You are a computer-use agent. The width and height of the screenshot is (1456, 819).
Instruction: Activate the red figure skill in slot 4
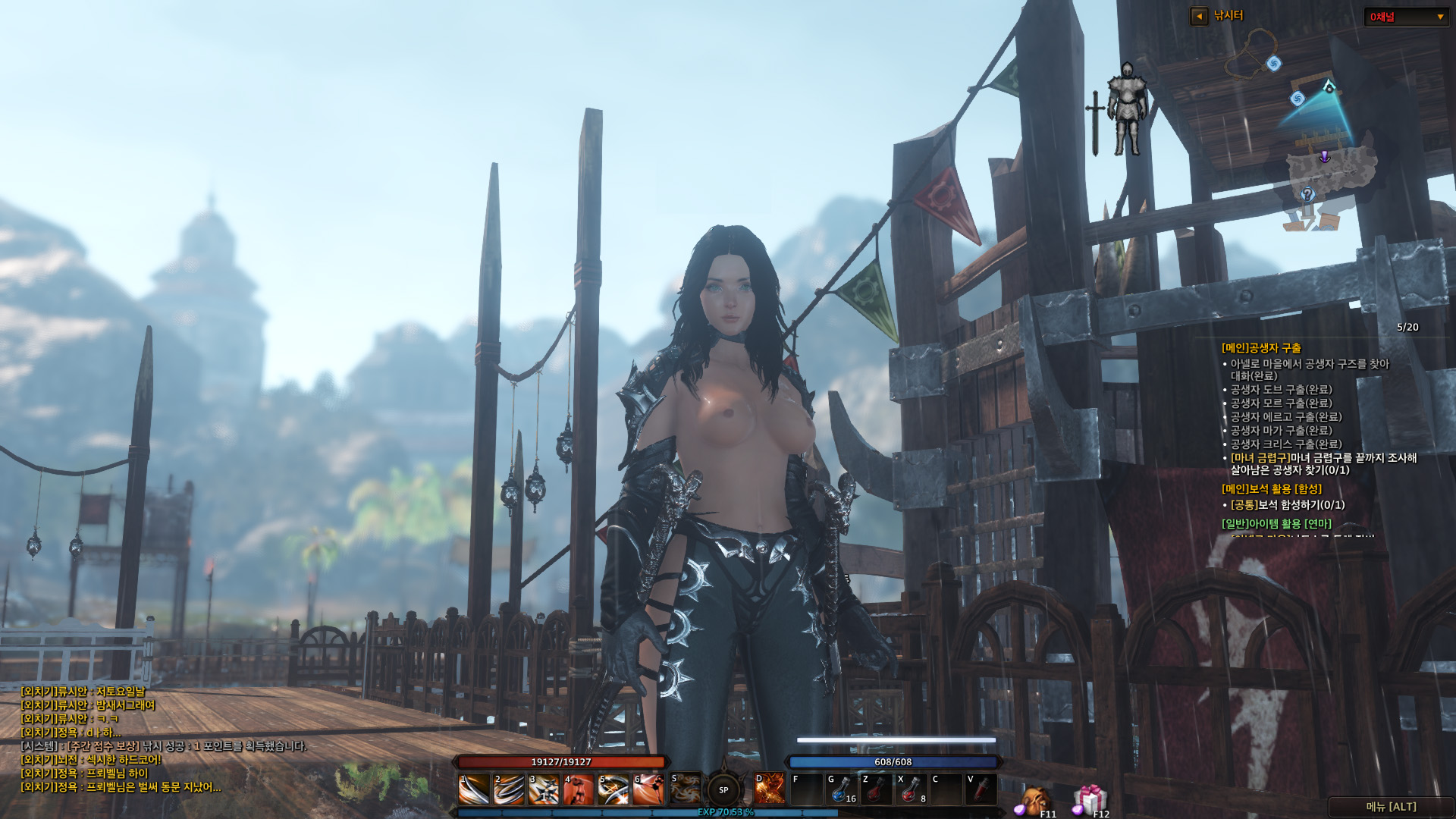click(x=579, y=789)
